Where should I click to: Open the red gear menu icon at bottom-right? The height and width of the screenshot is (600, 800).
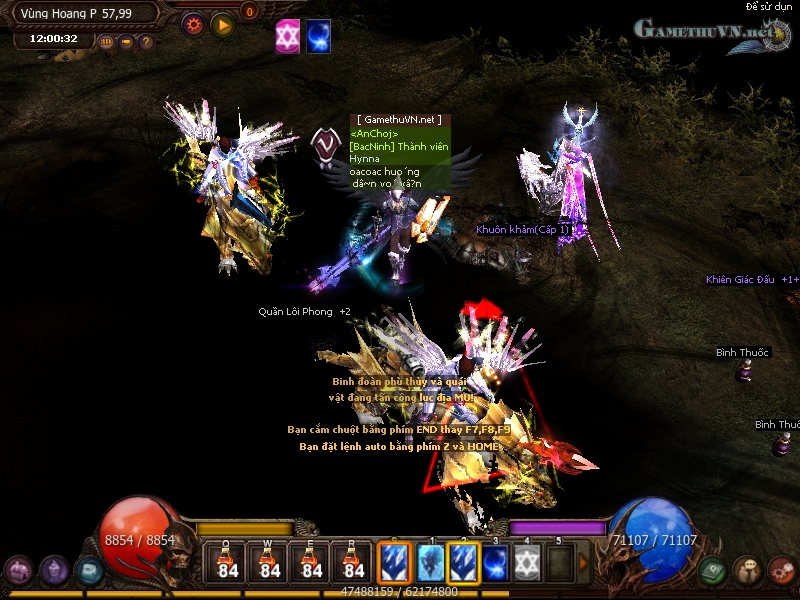(782, 570)
